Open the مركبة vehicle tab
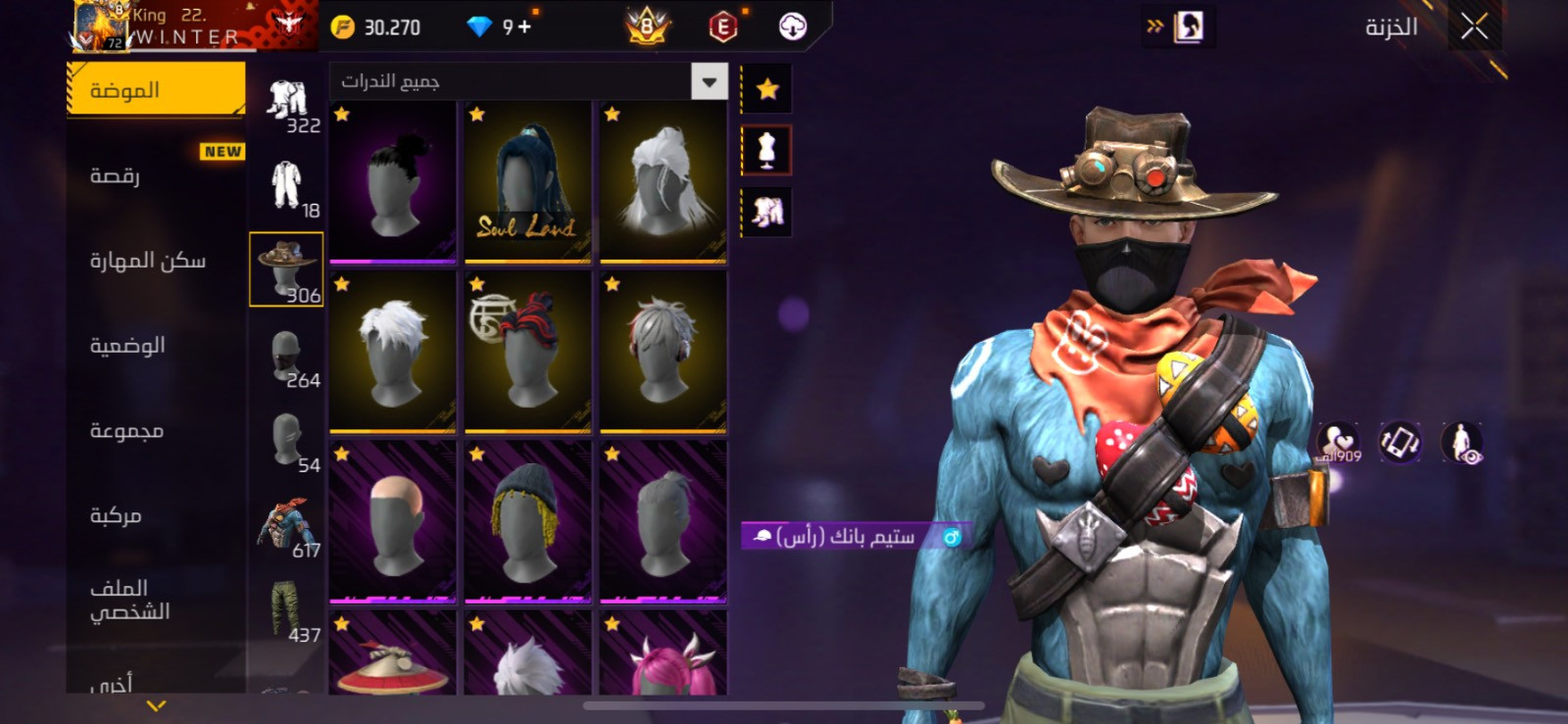This screenshot has width=1568, height=724. [116, 515]
